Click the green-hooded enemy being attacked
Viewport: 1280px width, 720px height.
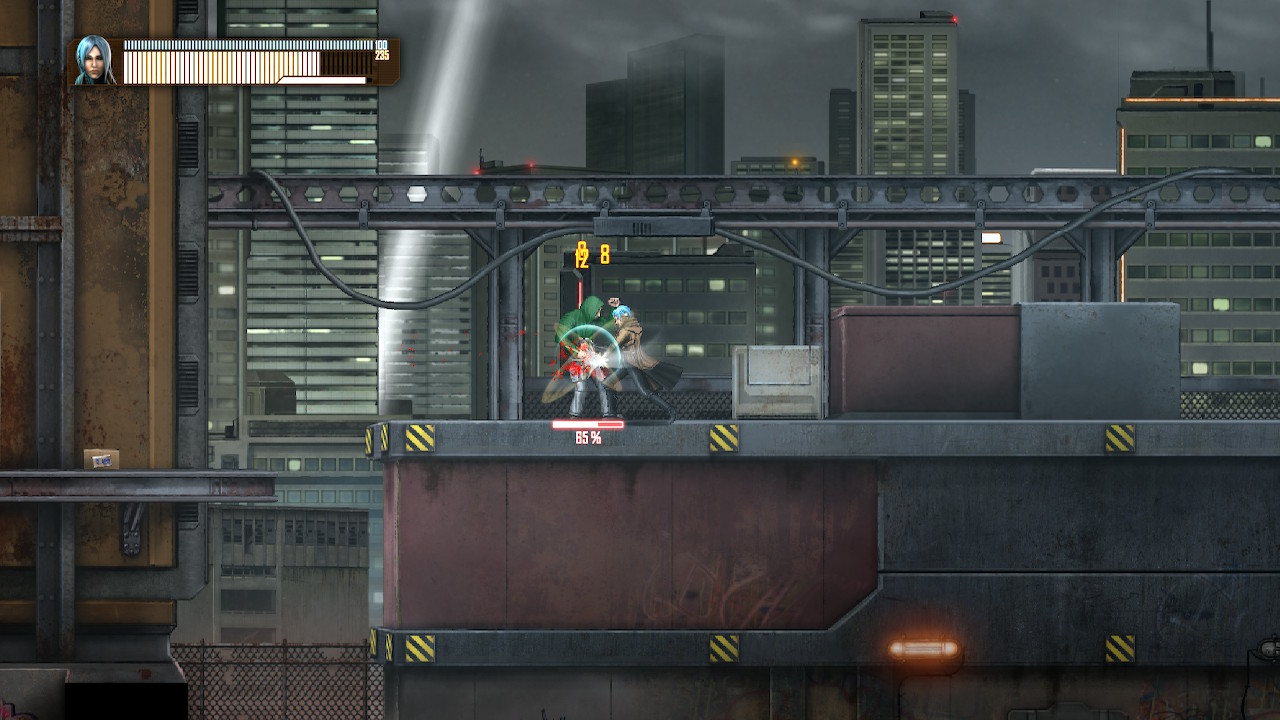point(585,320)
